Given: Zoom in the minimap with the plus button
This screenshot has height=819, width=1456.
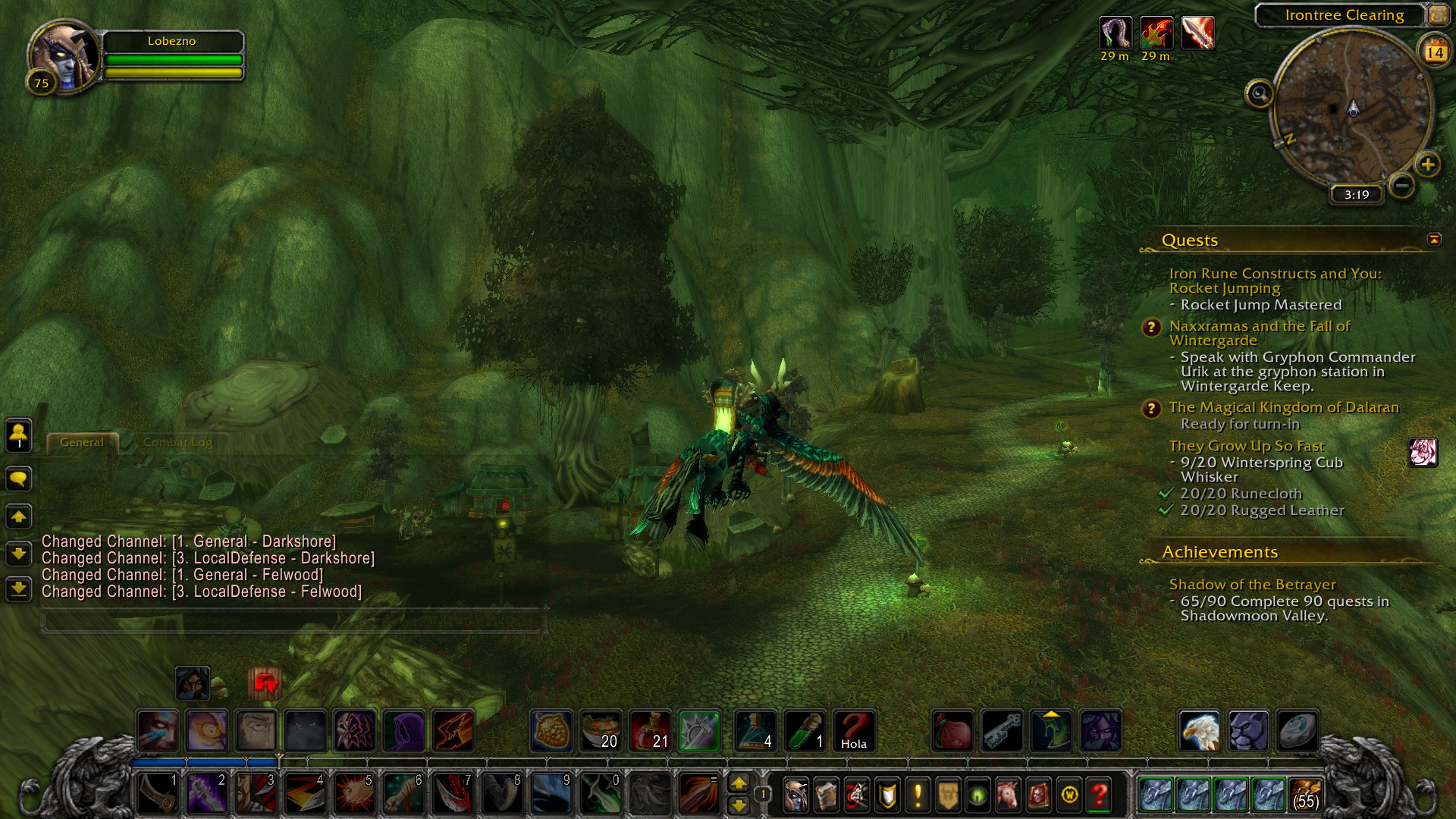Looking at the screenshot, I should tap(1428, 165).
